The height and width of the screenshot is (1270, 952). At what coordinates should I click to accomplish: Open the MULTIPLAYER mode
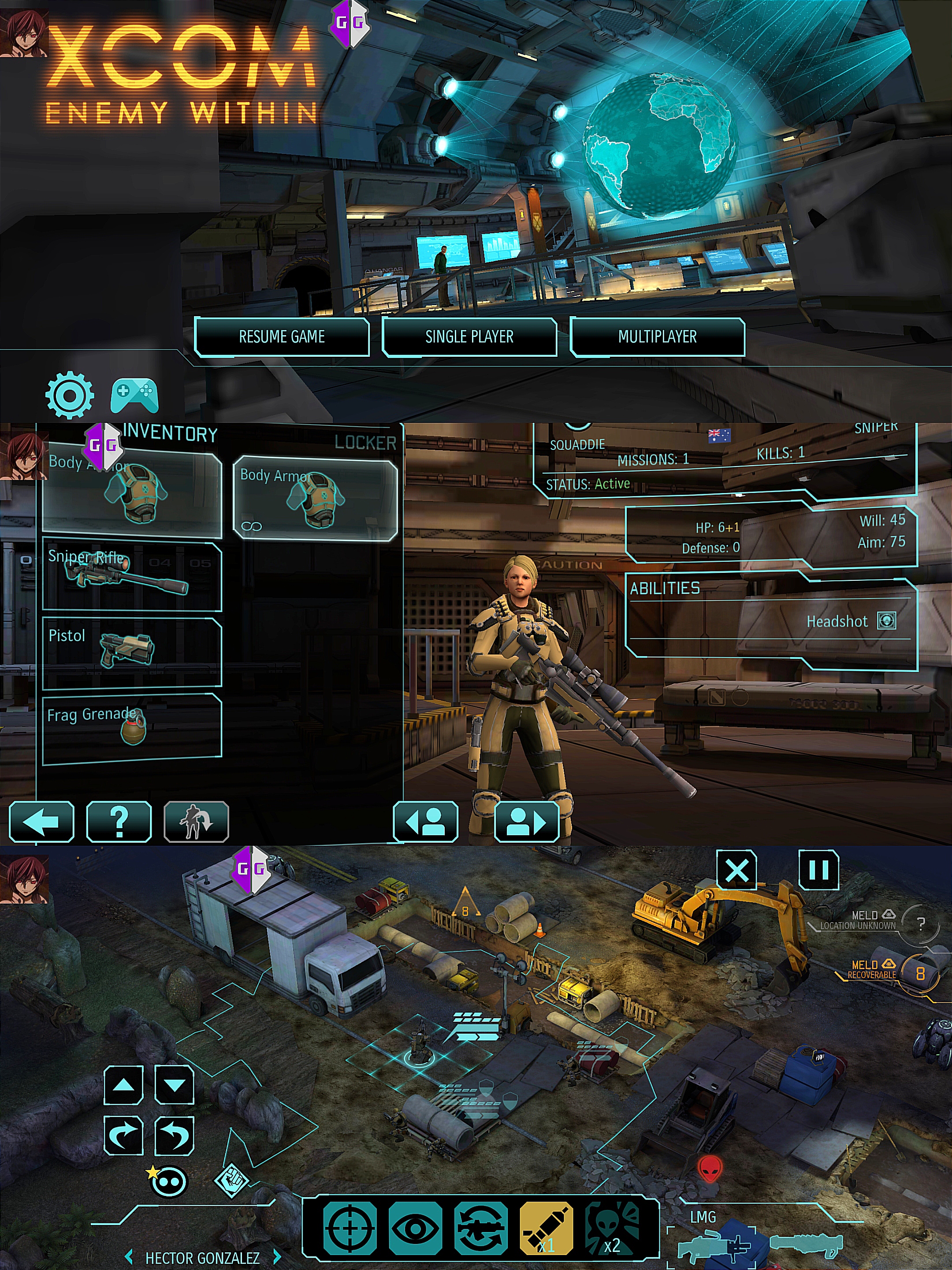(657, 337)
